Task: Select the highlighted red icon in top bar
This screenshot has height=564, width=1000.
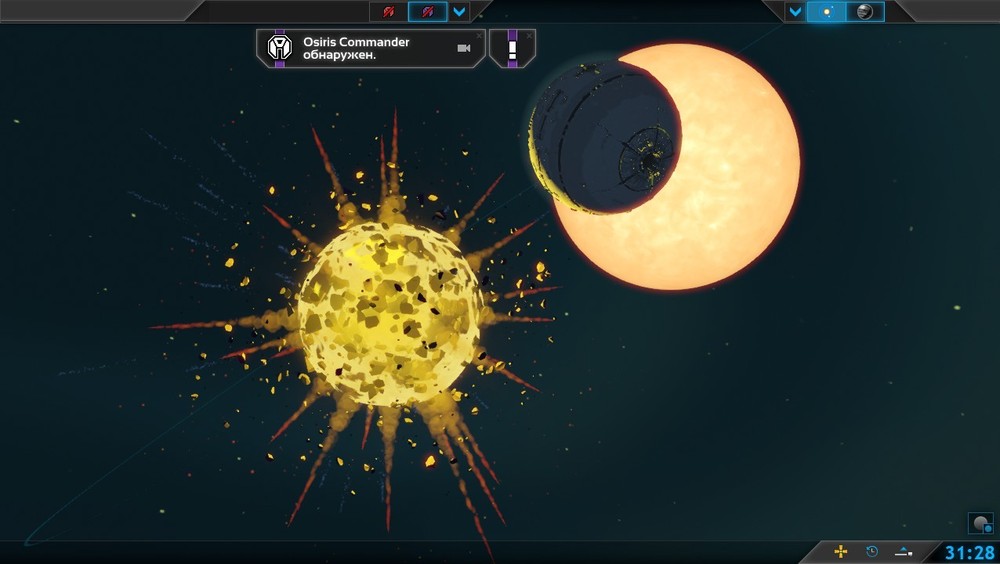Action: pyautogui.click(x=428, y=12)
